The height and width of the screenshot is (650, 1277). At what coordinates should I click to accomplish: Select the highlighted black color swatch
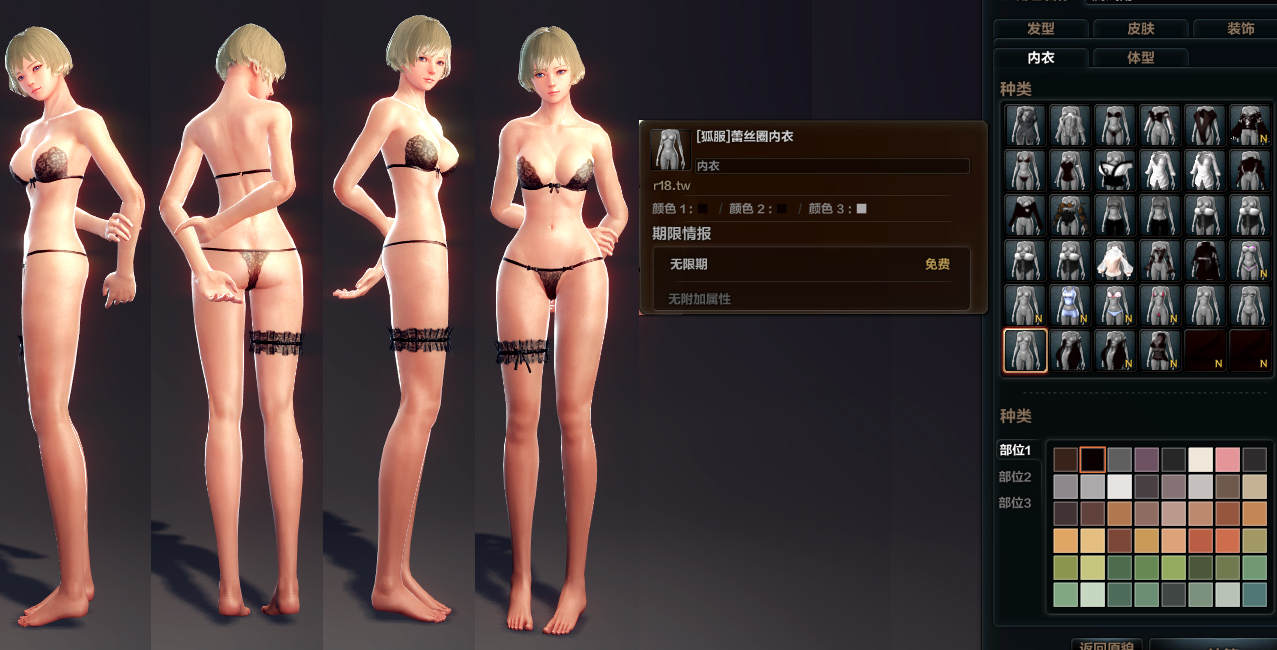[1092, 460]
